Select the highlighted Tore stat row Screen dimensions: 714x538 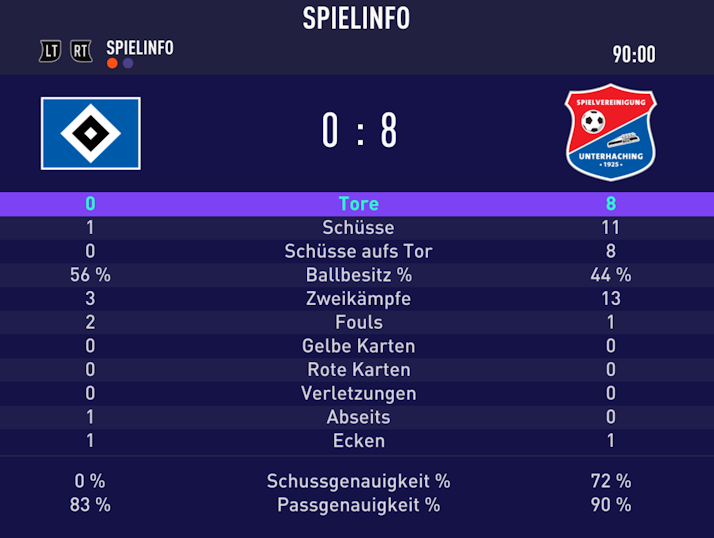[x=357, y=204]
